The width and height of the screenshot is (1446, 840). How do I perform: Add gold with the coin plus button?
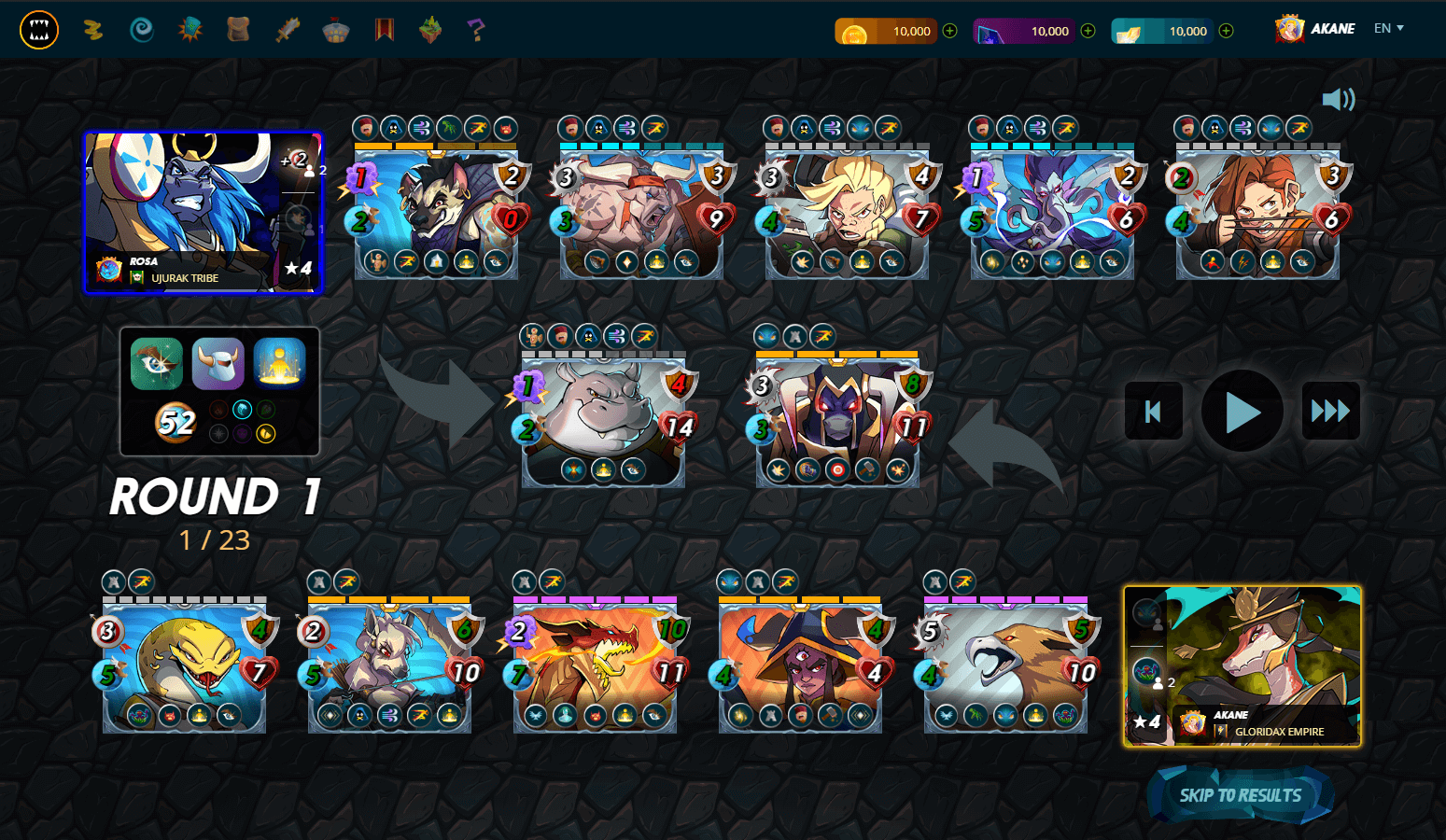[x=948, y=30]
